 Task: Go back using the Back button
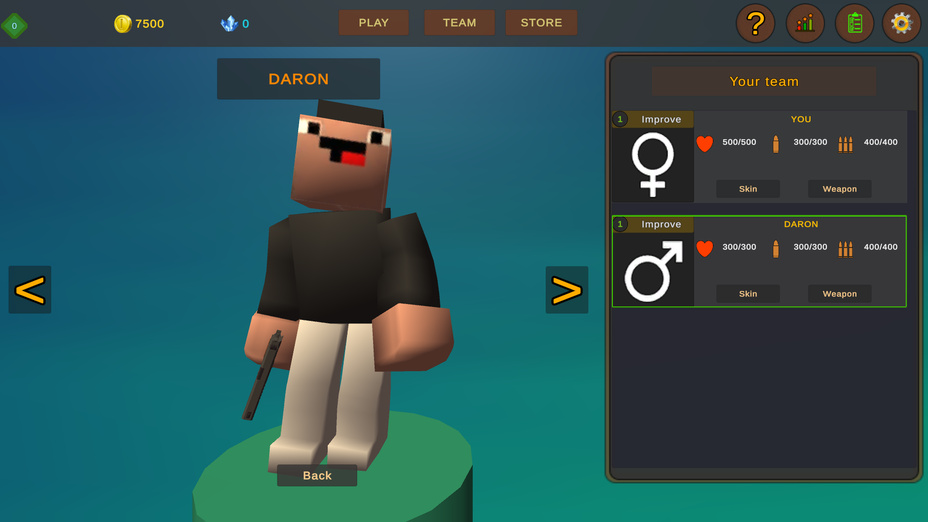pyautogui.click(x=317, y=475)
